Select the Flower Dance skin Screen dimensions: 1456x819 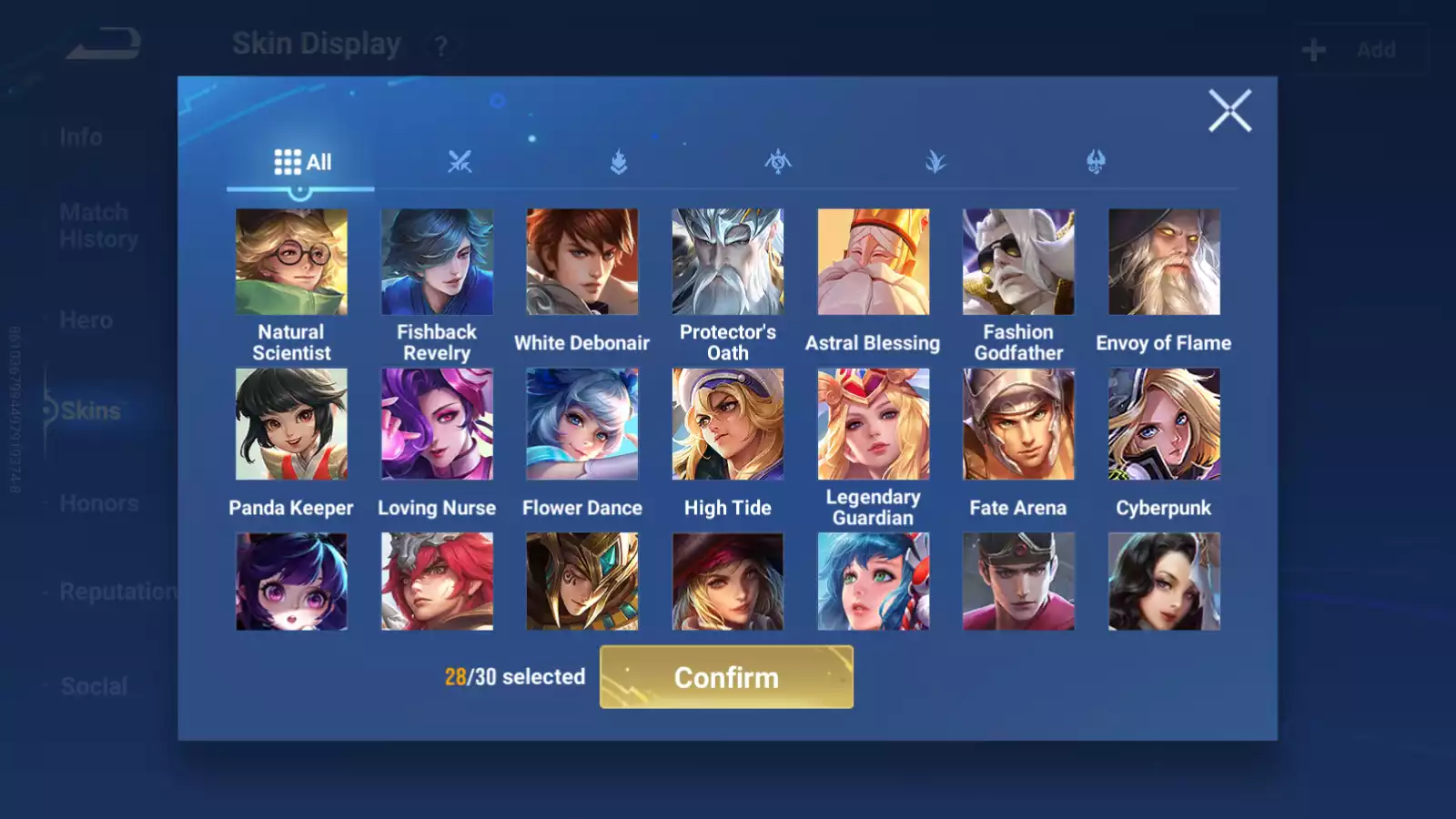[582, 424]
